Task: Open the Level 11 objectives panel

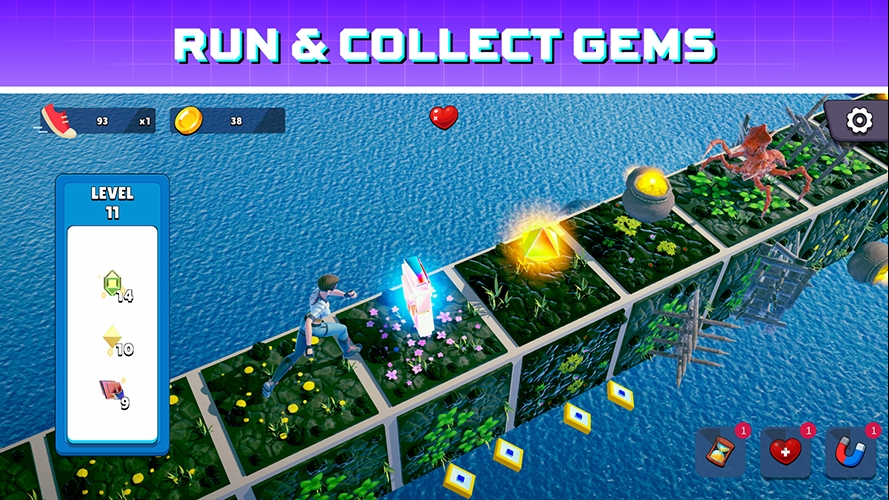Action: coord(112,202)
